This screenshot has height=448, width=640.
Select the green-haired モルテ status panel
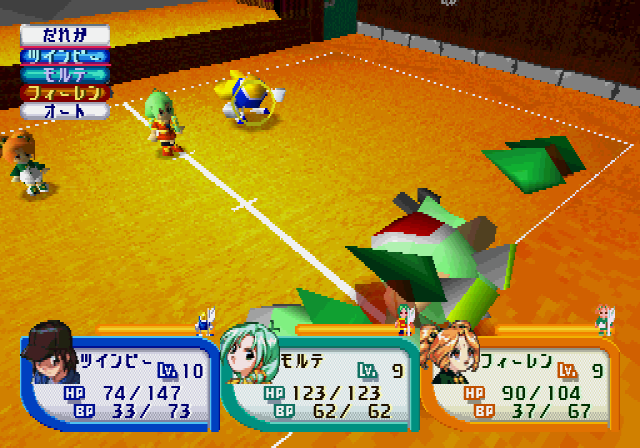[x=318, y=379]
